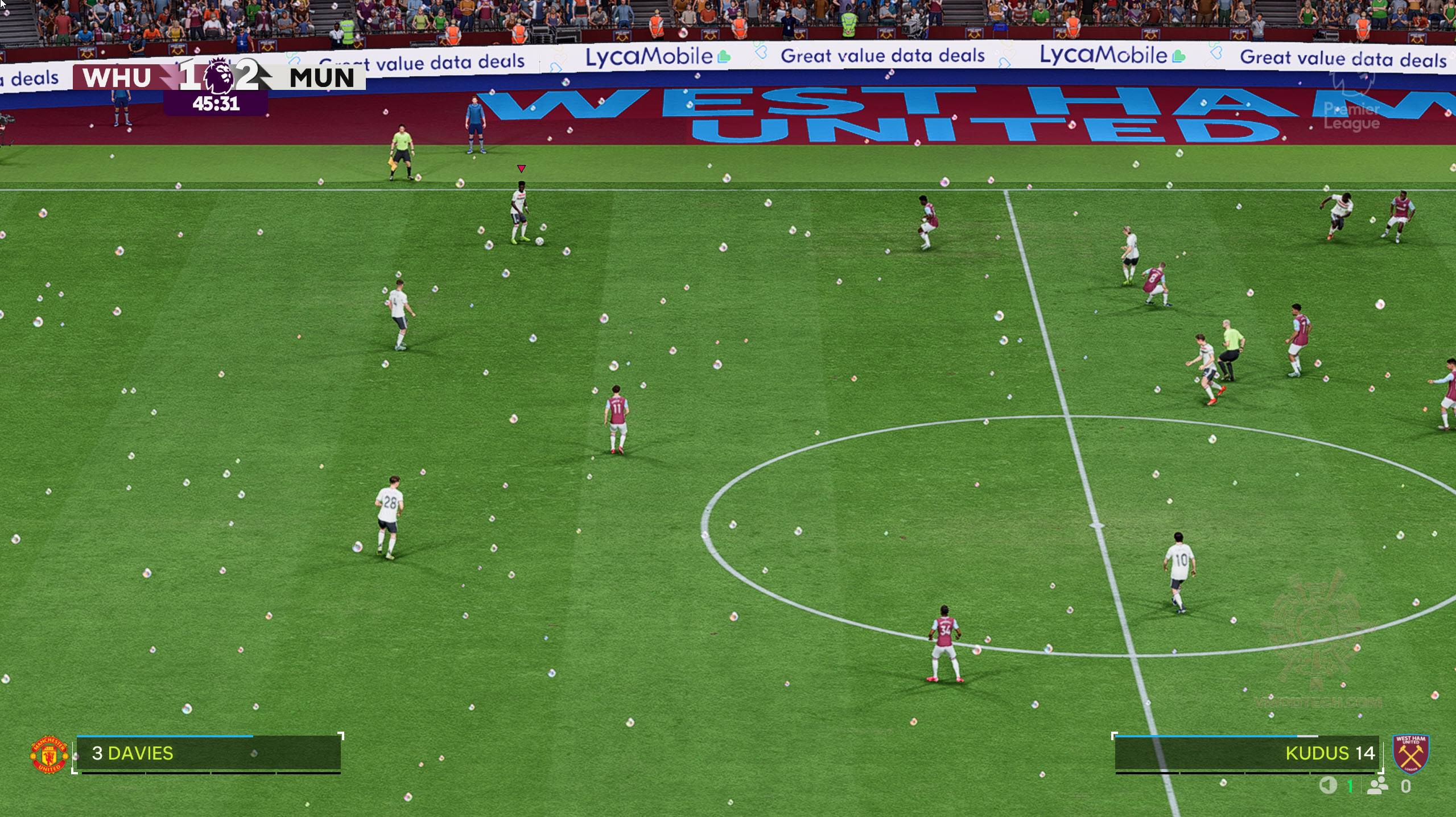Open the spectators people icon
The width and height of the screenshot is (1456, 817).
[x=1377, y=786]
